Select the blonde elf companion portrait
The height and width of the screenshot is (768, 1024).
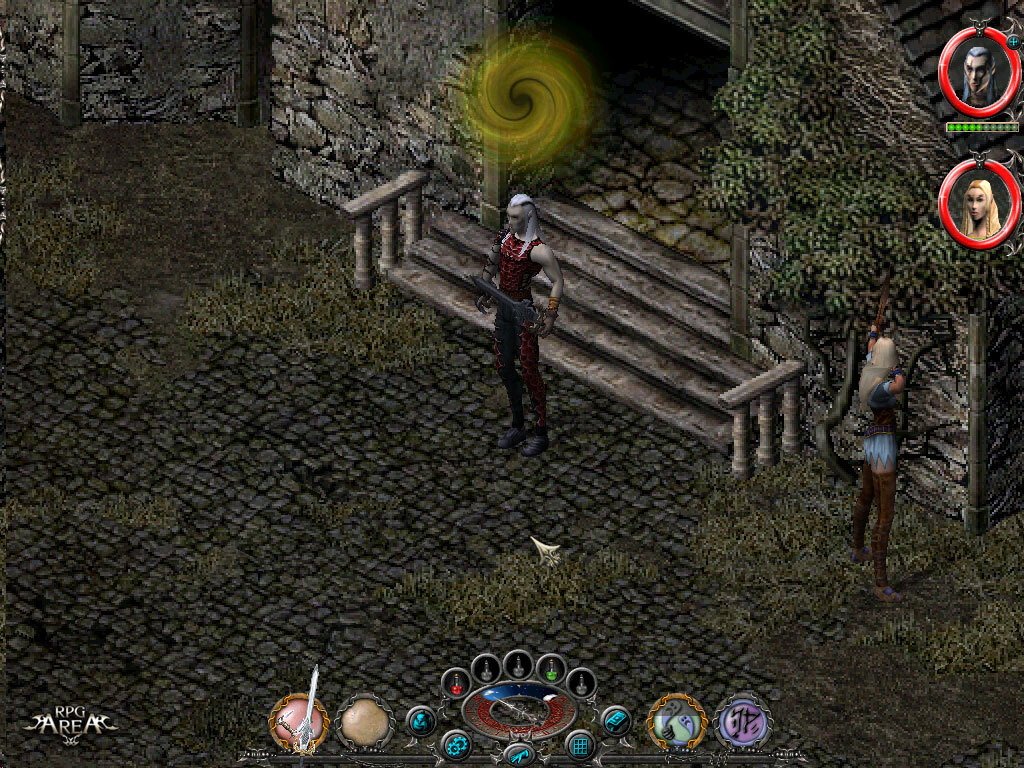pos(979,202)
